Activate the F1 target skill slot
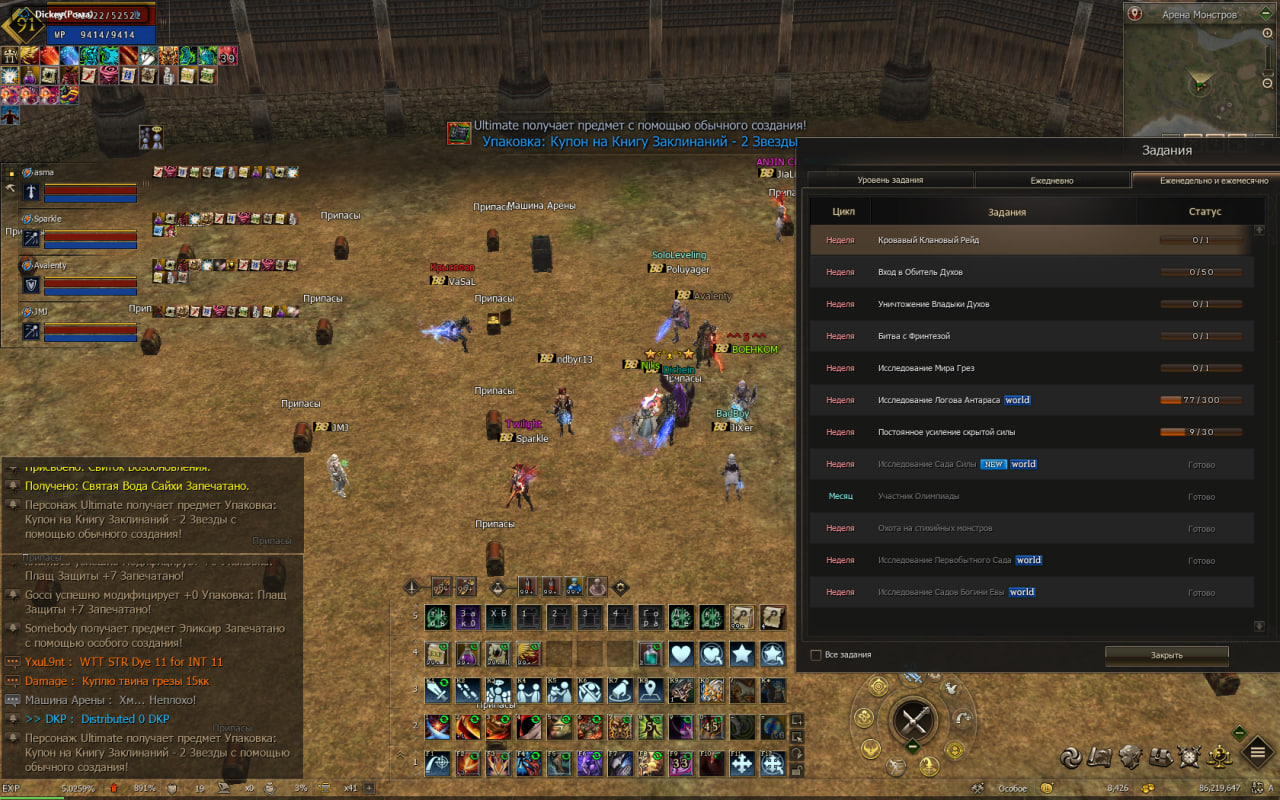1280x800 pixels. 437,764
